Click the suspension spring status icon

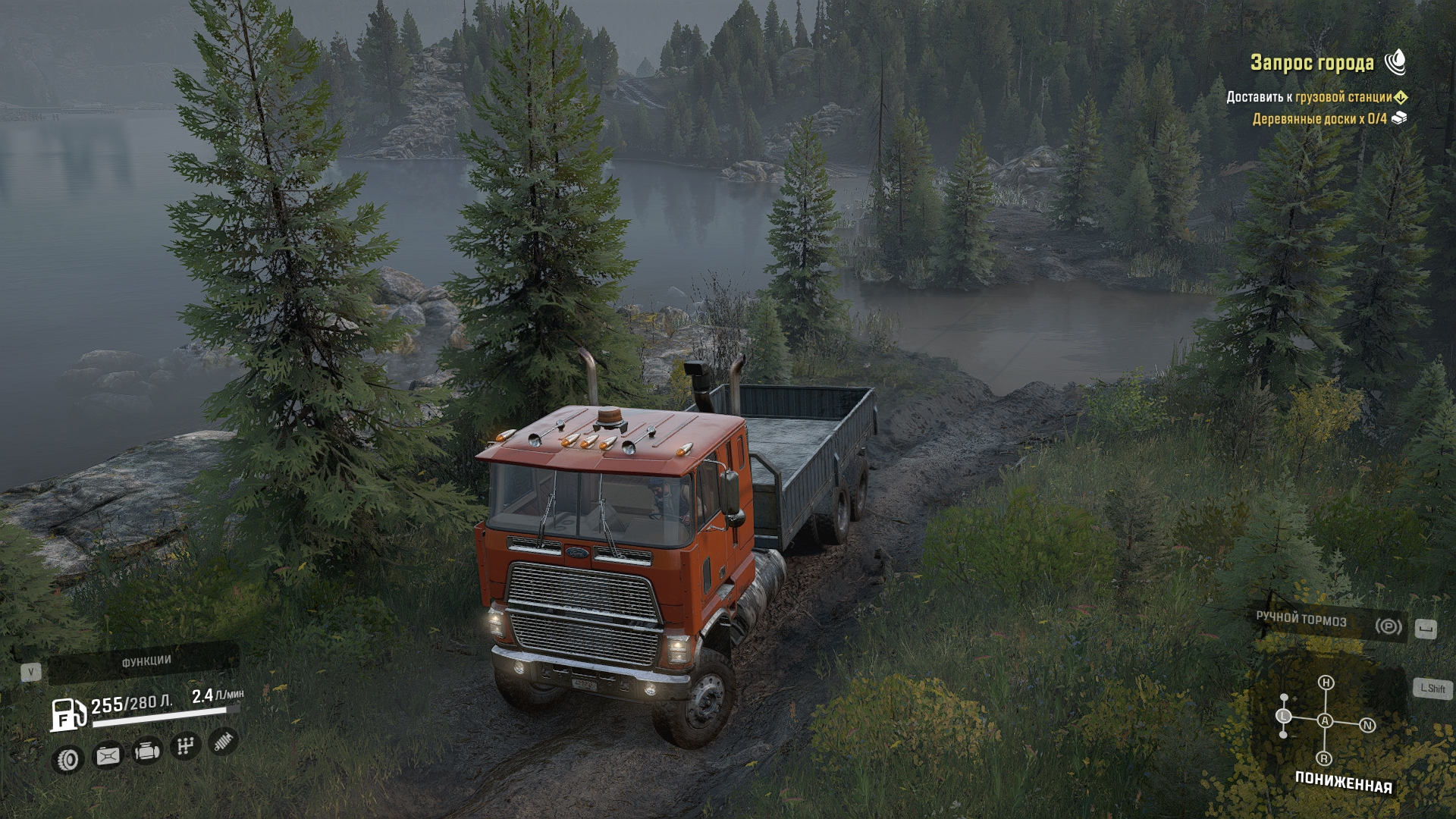point(222,742)
